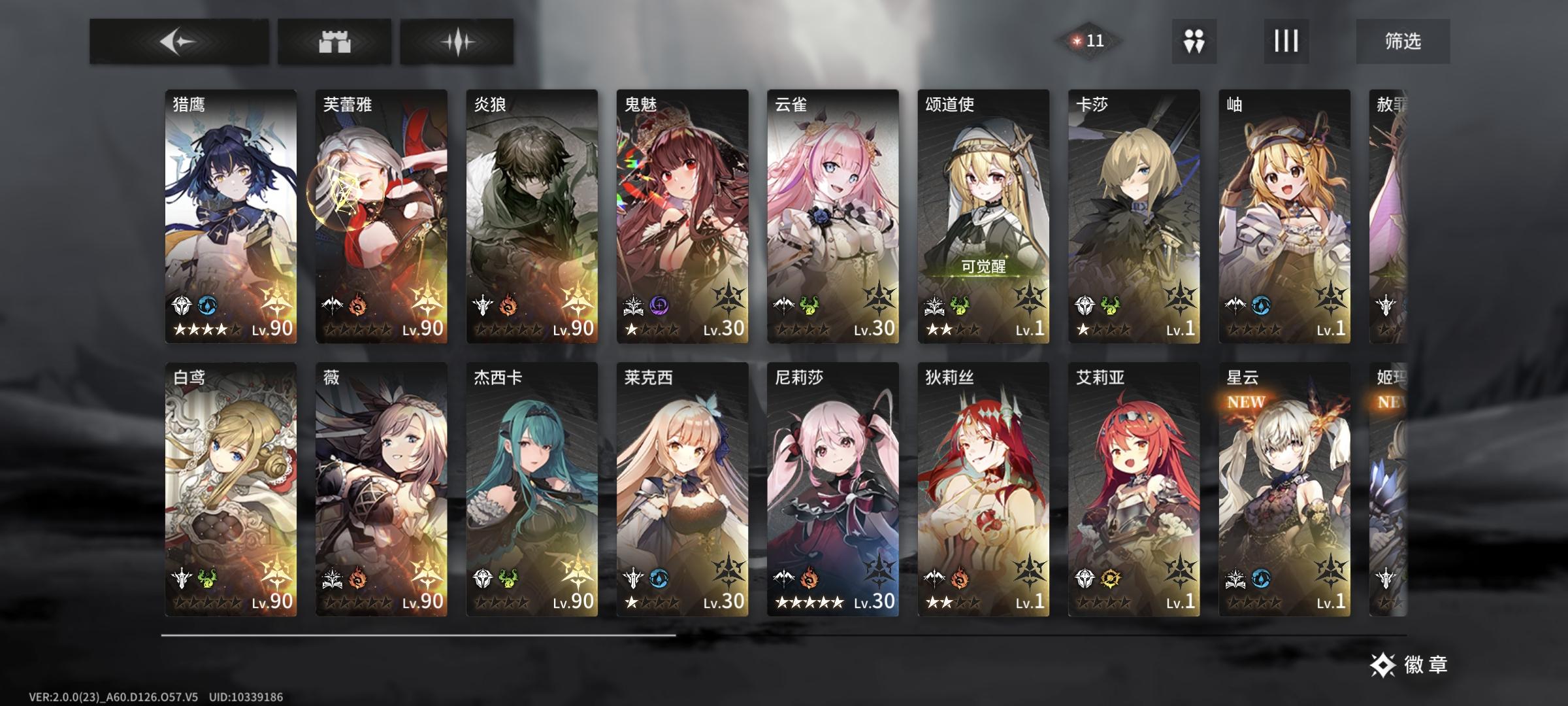Open the castle icon in the top toolbar
1568x706 pixels.
[x=336, y=41]
